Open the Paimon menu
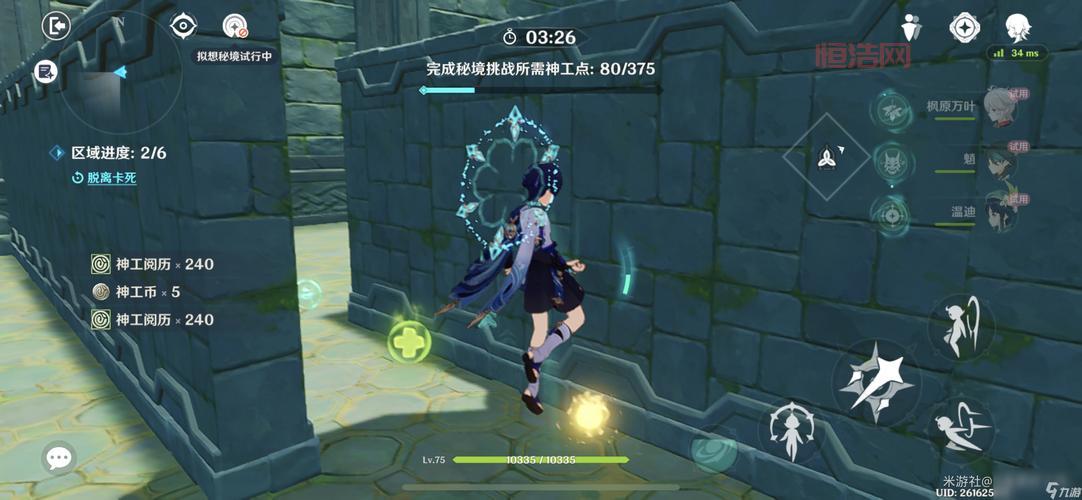 (1017, 27)
